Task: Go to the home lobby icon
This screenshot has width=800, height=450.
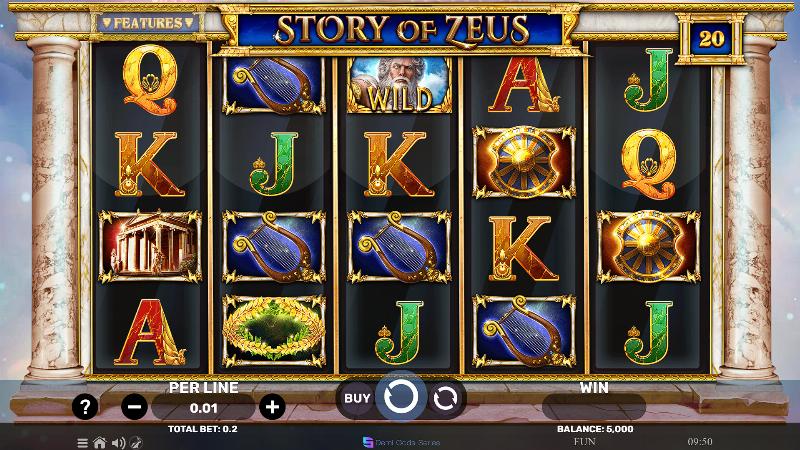Action: tap(99, 441)
